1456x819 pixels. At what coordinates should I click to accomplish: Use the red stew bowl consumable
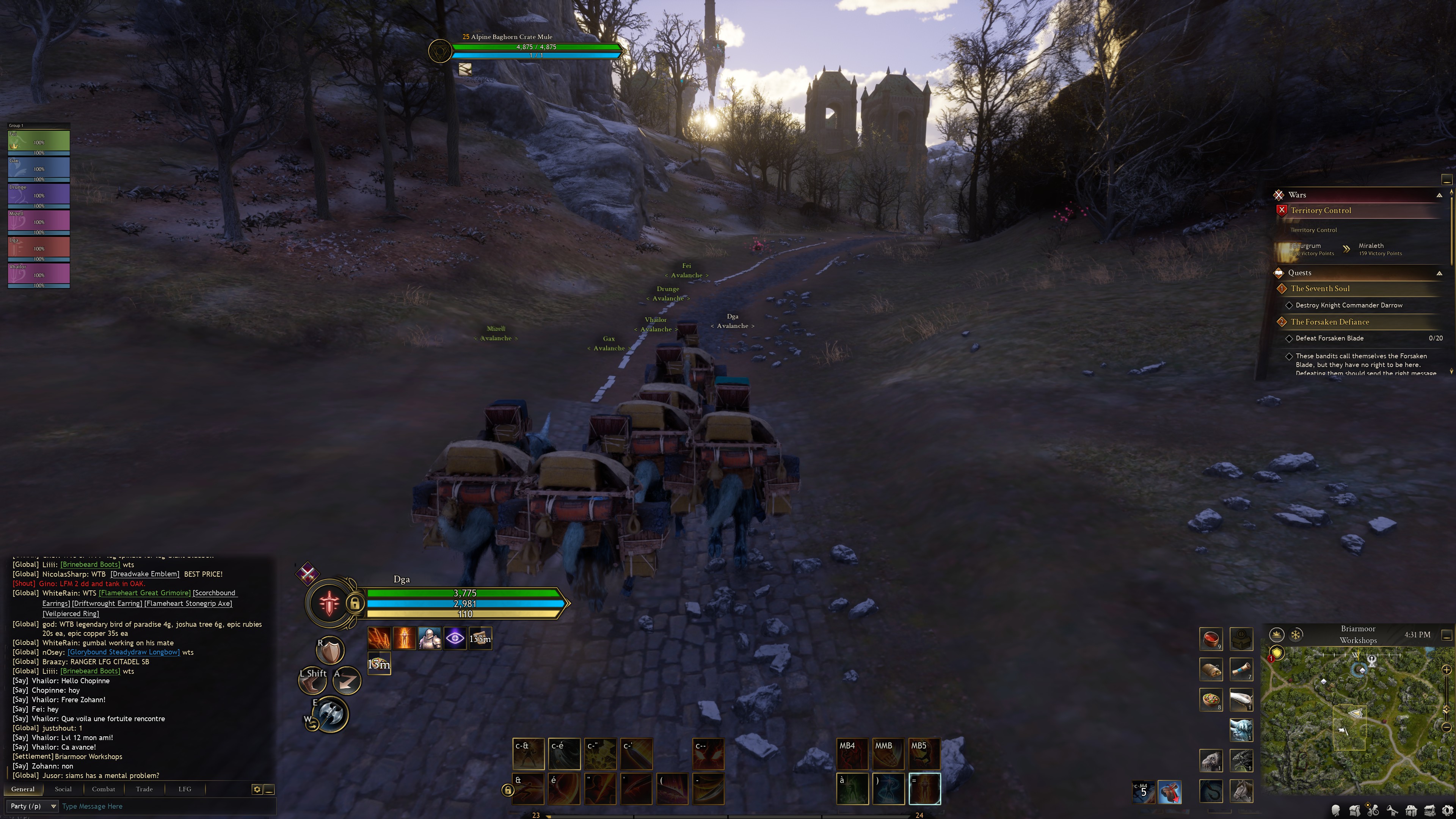coord(1211,639)
